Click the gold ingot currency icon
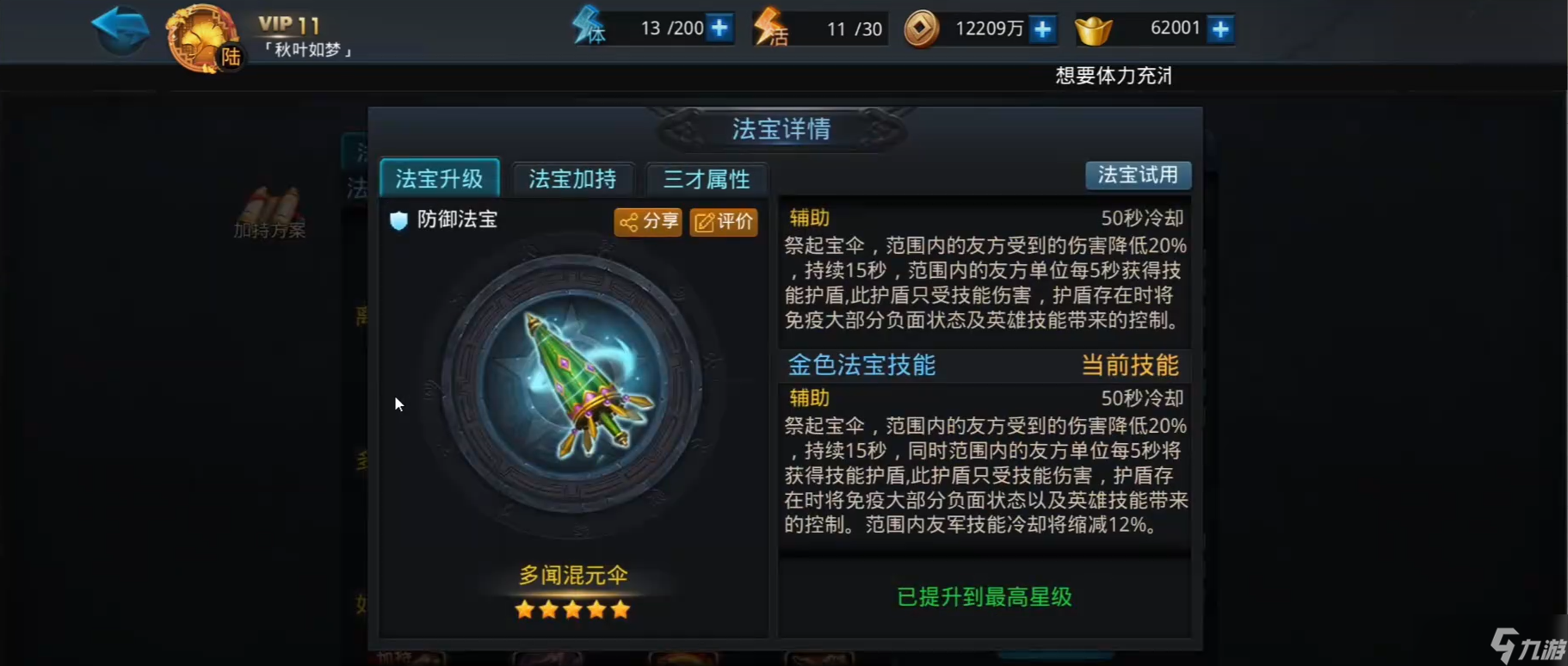The height and width of the screenshot is (666, 1568). pyautogui.click(x=1093, y=28)
